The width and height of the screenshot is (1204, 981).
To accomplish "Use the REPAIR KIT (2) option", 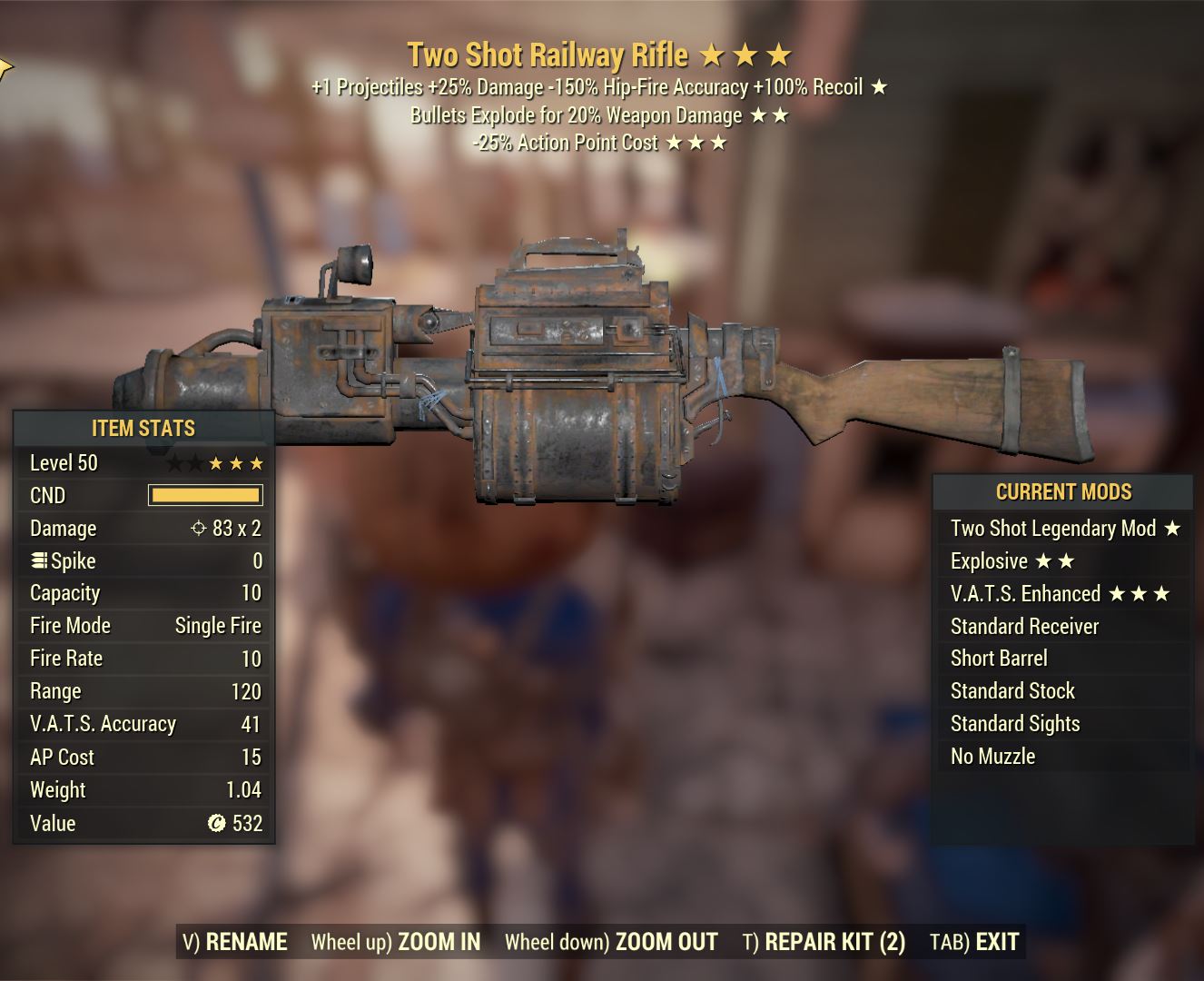I will point(824,942).
